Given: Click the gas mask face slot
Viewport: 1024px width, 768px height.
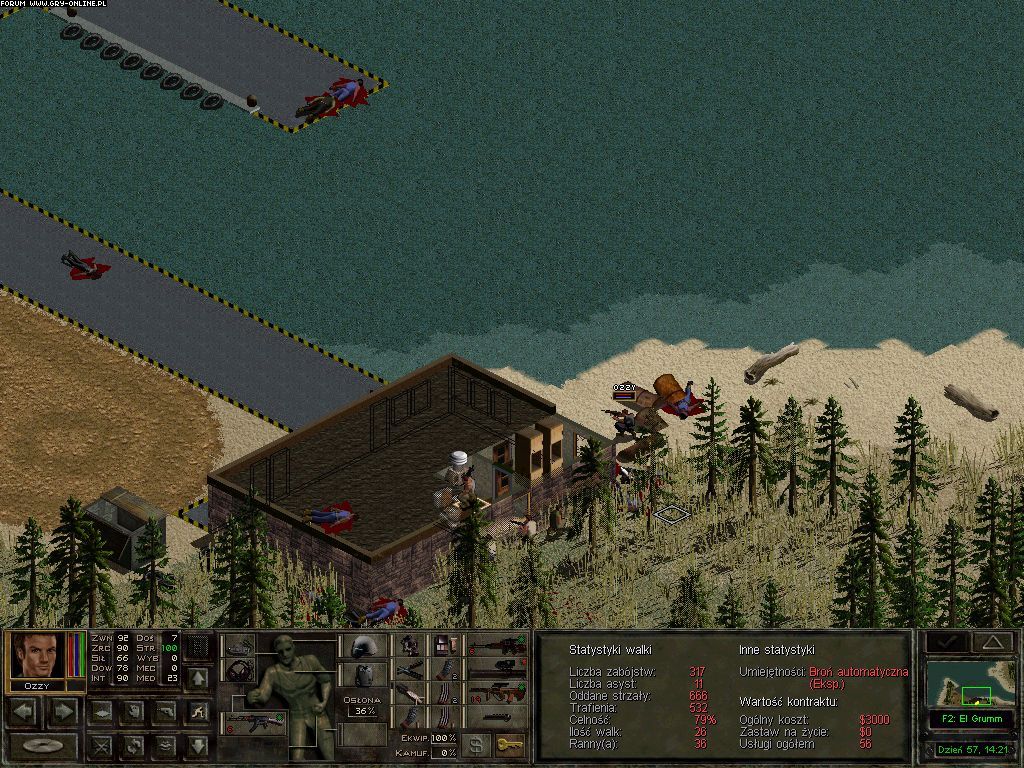Looking at the screenshot, I should (239, 669).
